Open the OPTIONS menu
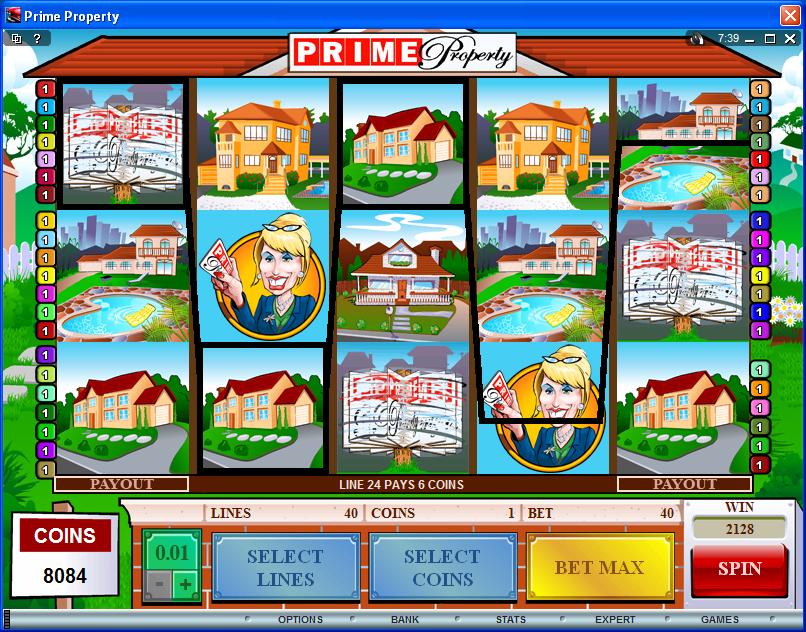Image resolution: width=806 pixels, height=632 pixels. pyautogui.click(x=300, y=620)
